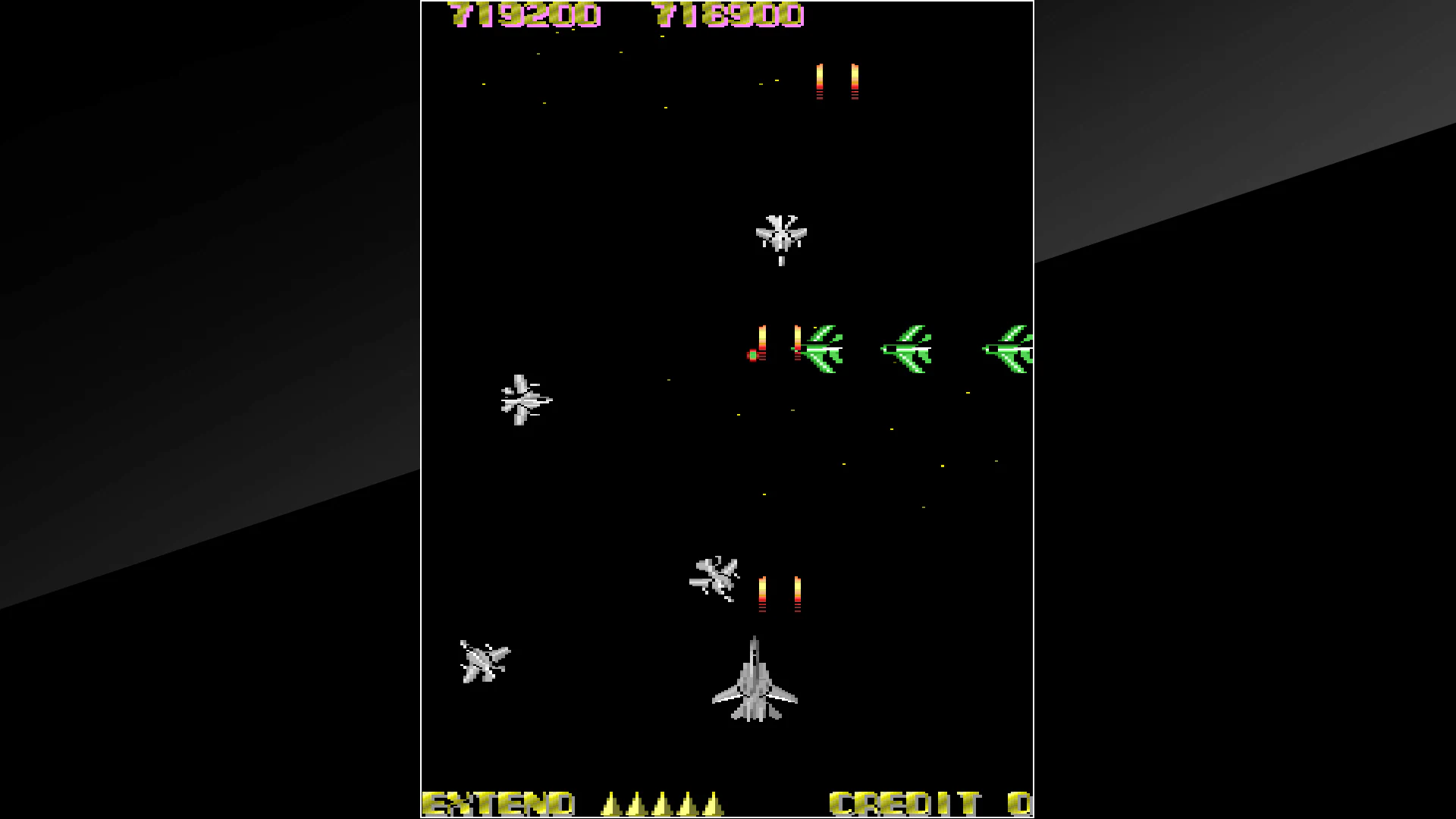
Task: Click the high score 716900 at top
Action: click(730, 14)
